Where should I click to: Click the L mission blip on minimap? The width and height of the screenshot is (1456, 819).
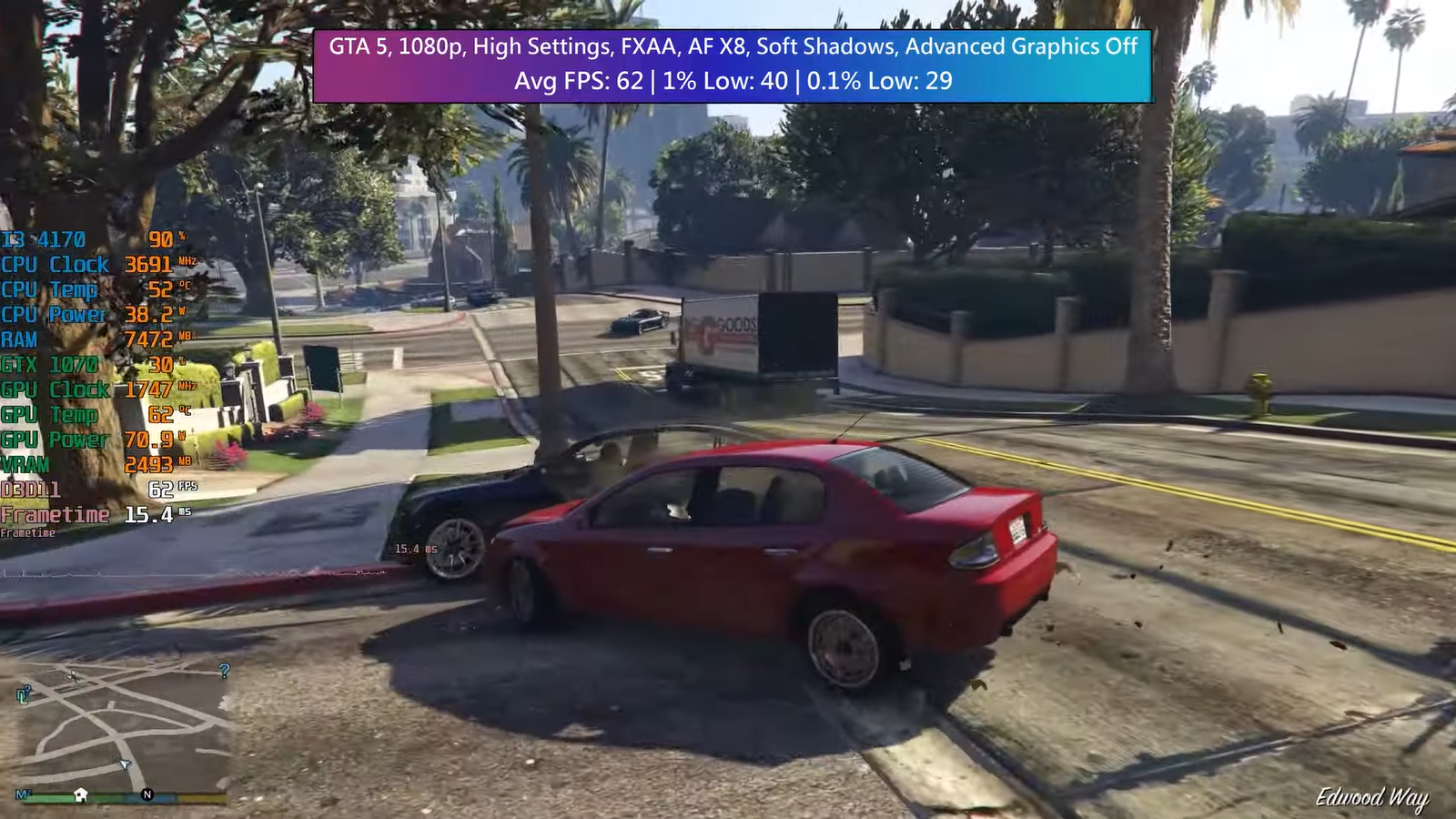(x=24, y=695)
